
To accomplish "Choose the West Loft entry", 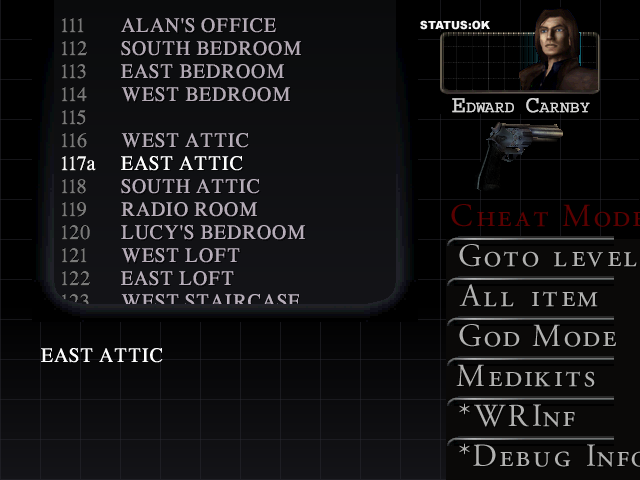I will [x=178, y=255].
